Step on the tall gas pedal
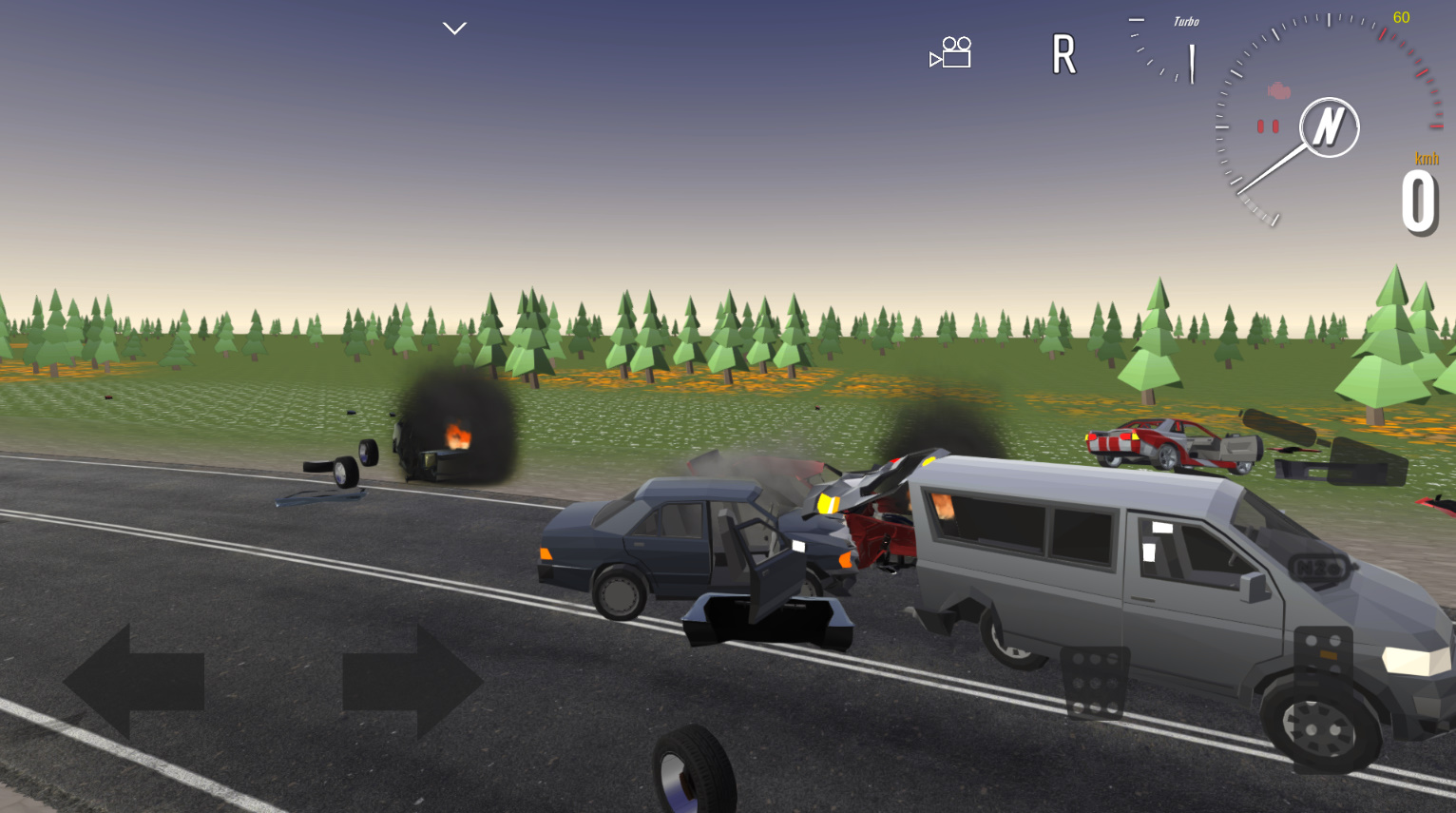Screen dimensions: 1456x813 (x=1322, y=699)
